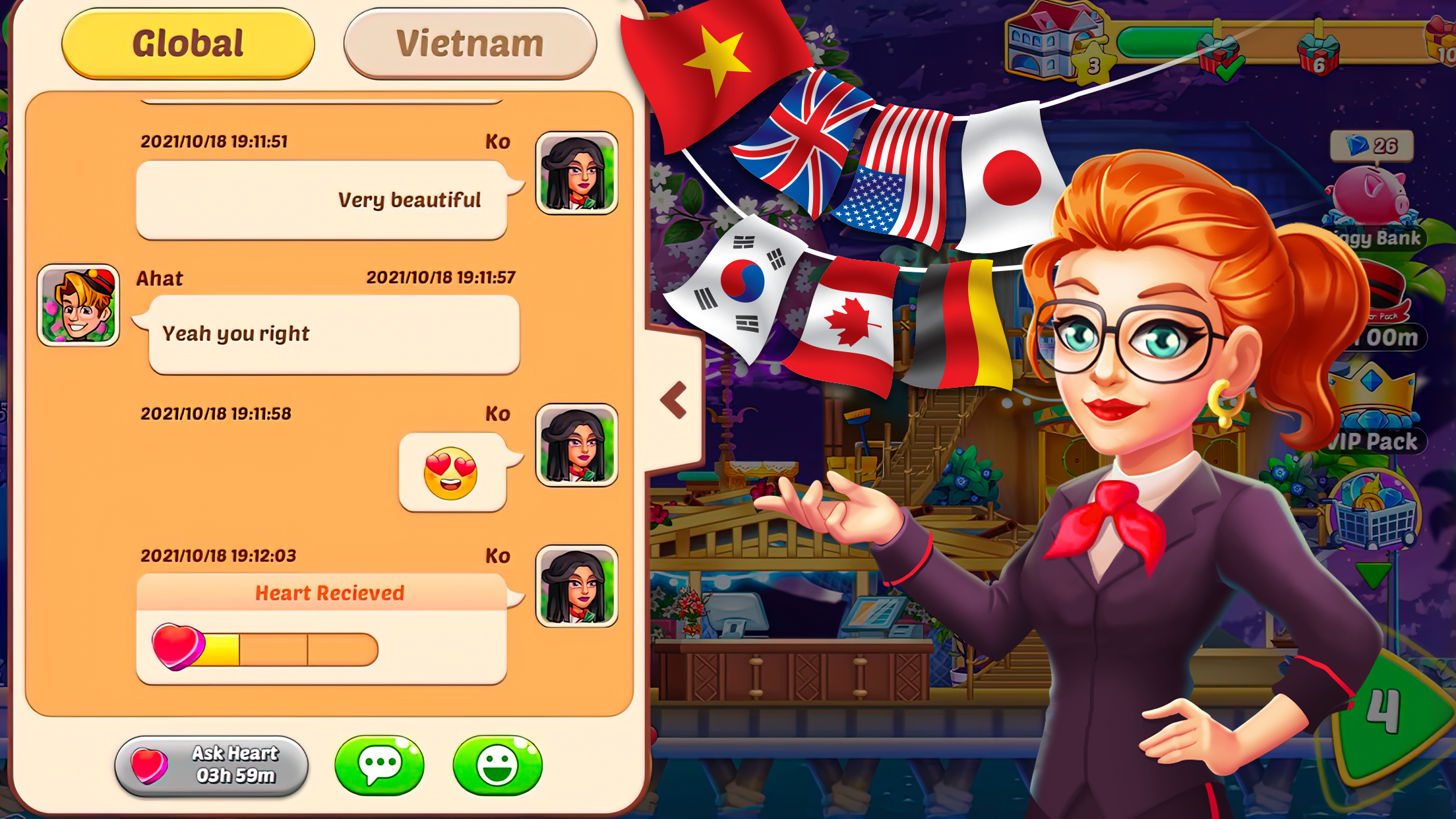This screenshot has width=1456, height=819.
Task: Select Ko's avatar beside "Very beautiful"
Action: coord(576,173)
